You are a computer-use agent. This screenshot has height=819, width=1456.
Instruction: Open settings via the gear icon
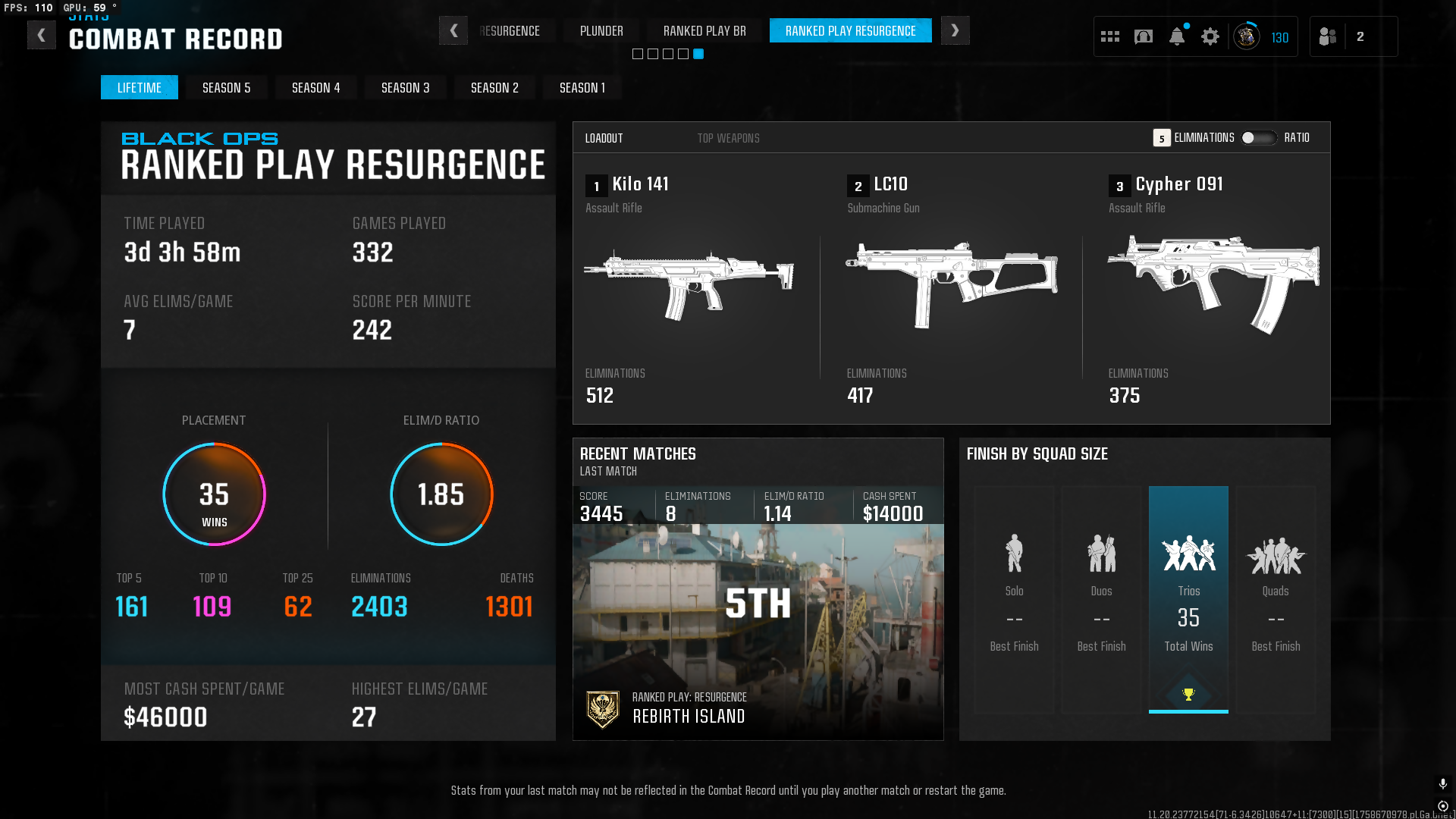tap(1210, 36)
